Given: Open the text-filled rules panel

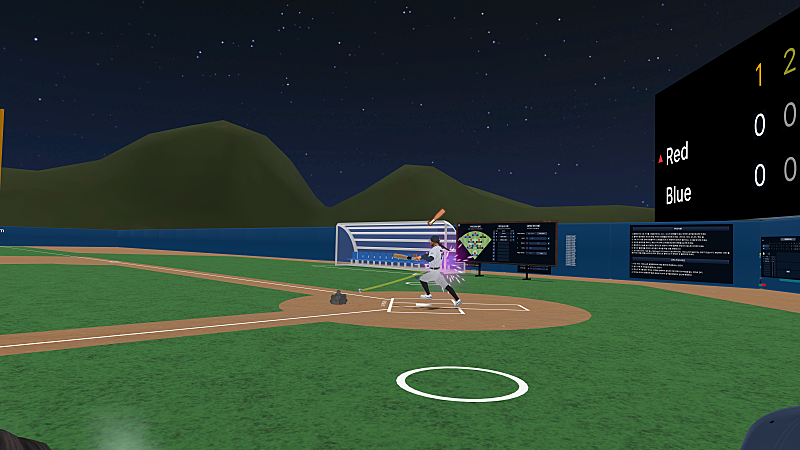Looking at the screenshot, I should click(x=681, y=252).
